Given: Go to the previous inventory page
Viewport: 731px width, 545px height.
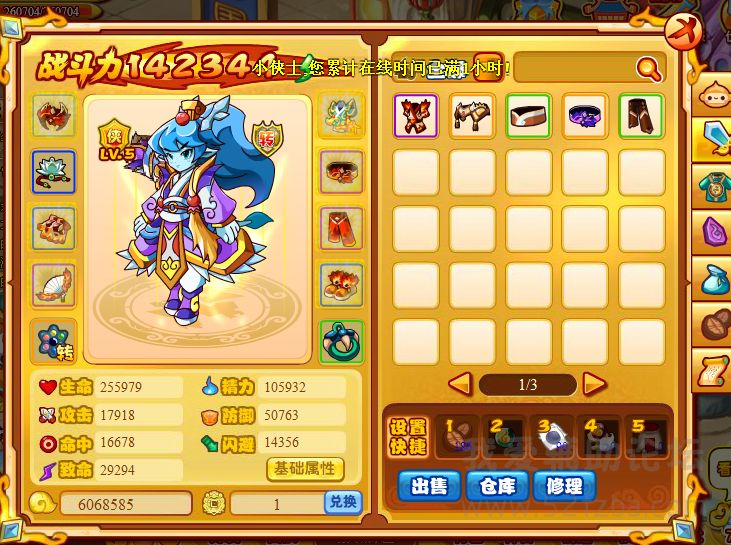Looking at the screenshot, I should [x=460, y=383].
